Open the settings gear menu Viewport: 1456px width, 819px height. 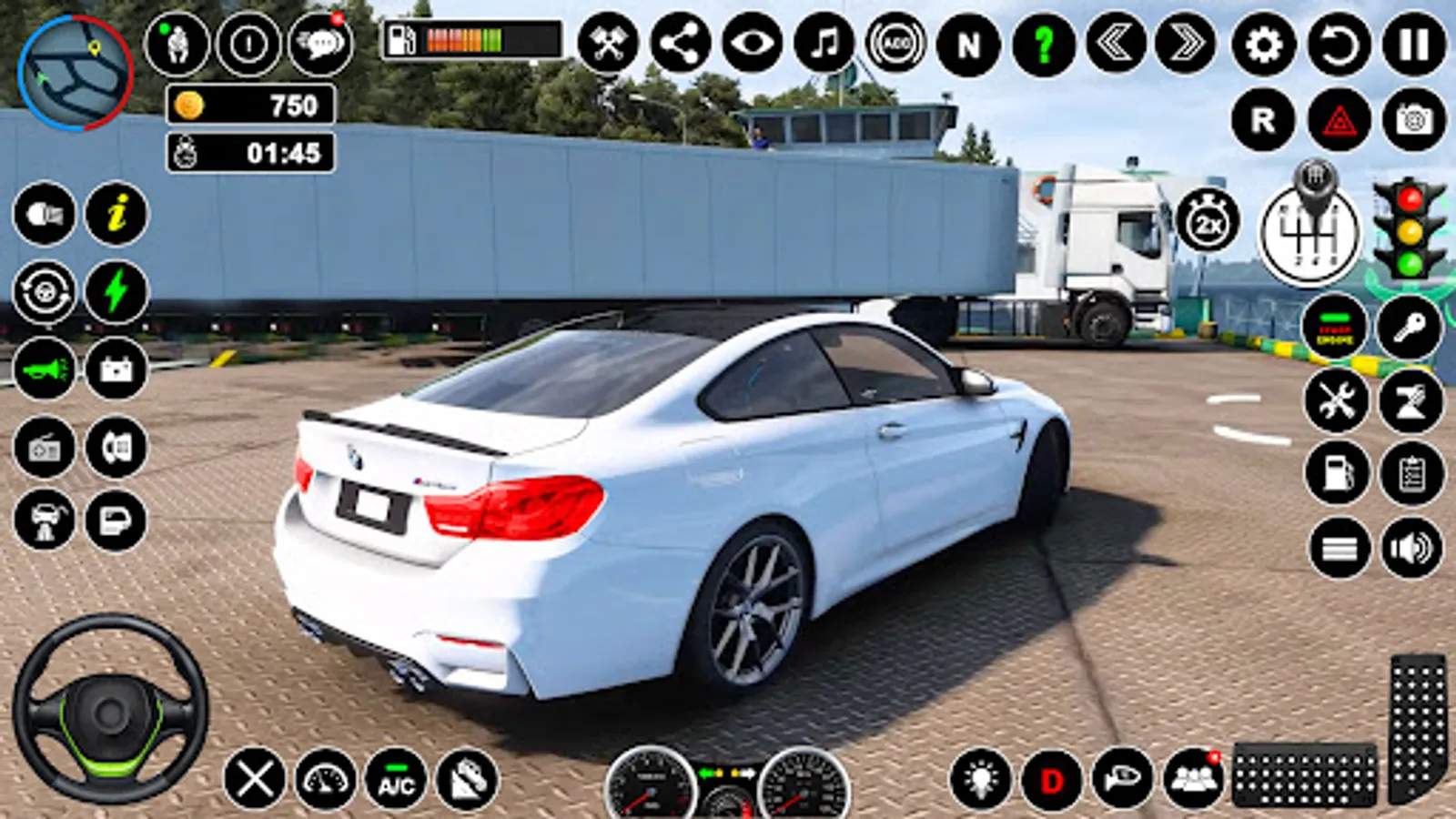point(1263,44)
